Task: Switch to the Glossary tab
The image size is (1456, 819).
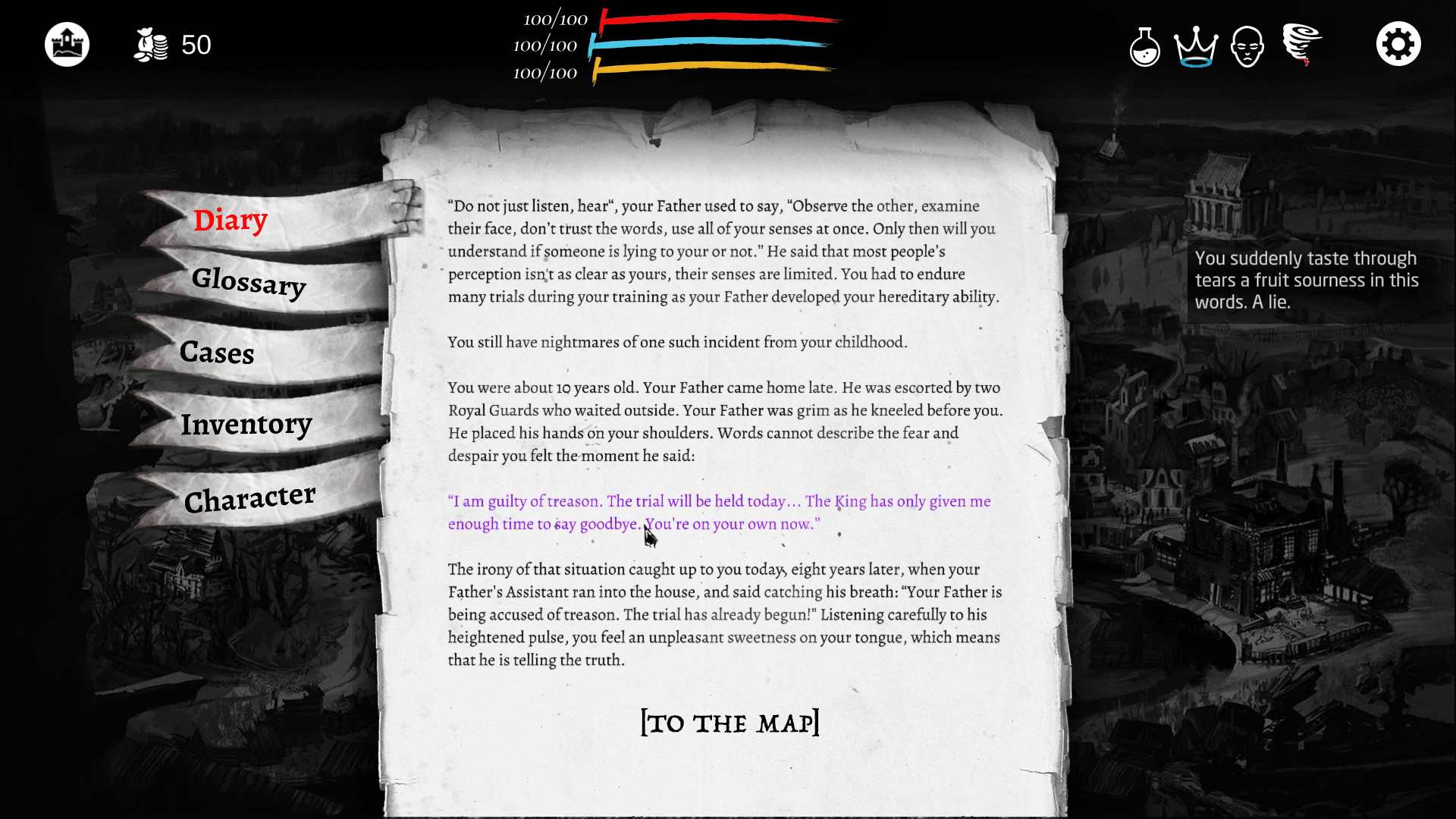Action: (249, 285)
